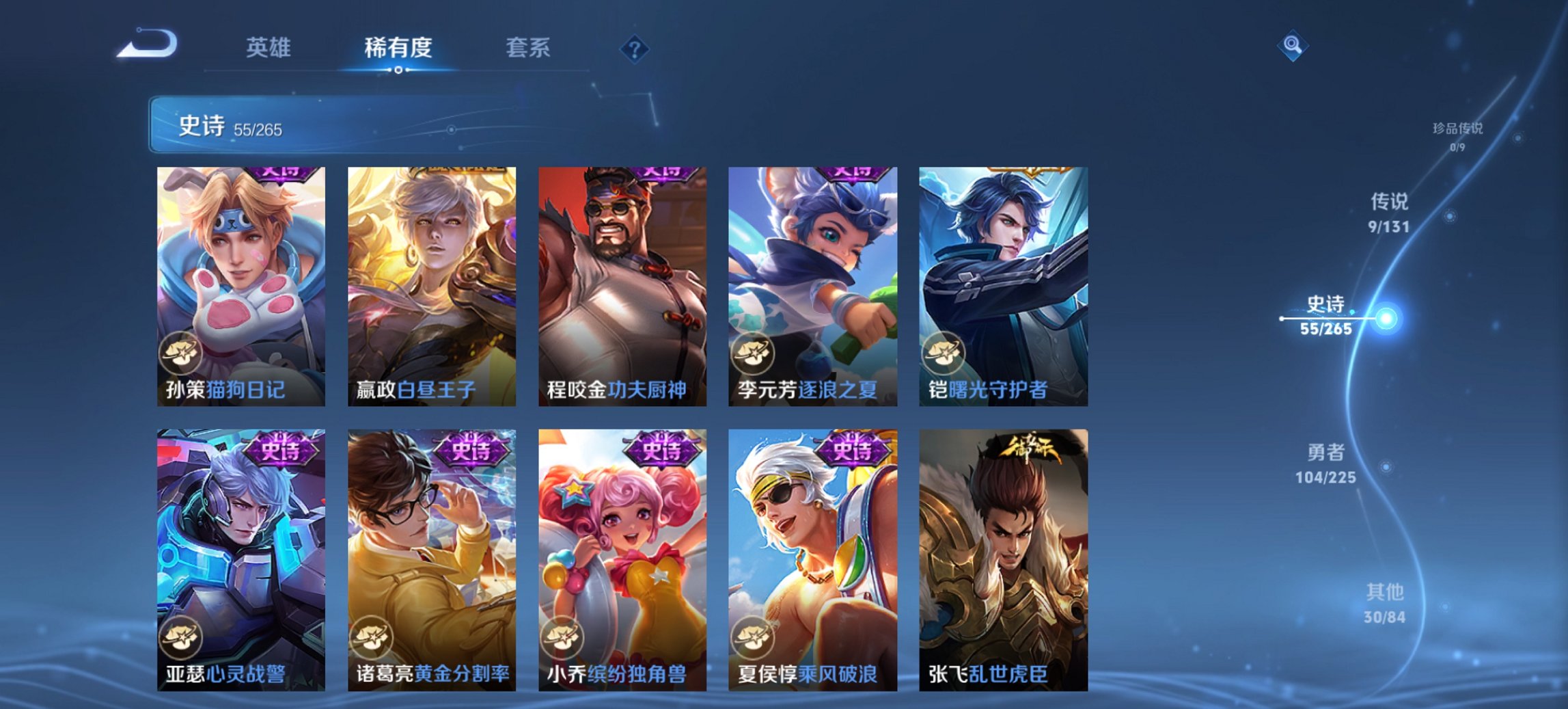
Task: Switch to the 套系 tab
Action: 527,48
